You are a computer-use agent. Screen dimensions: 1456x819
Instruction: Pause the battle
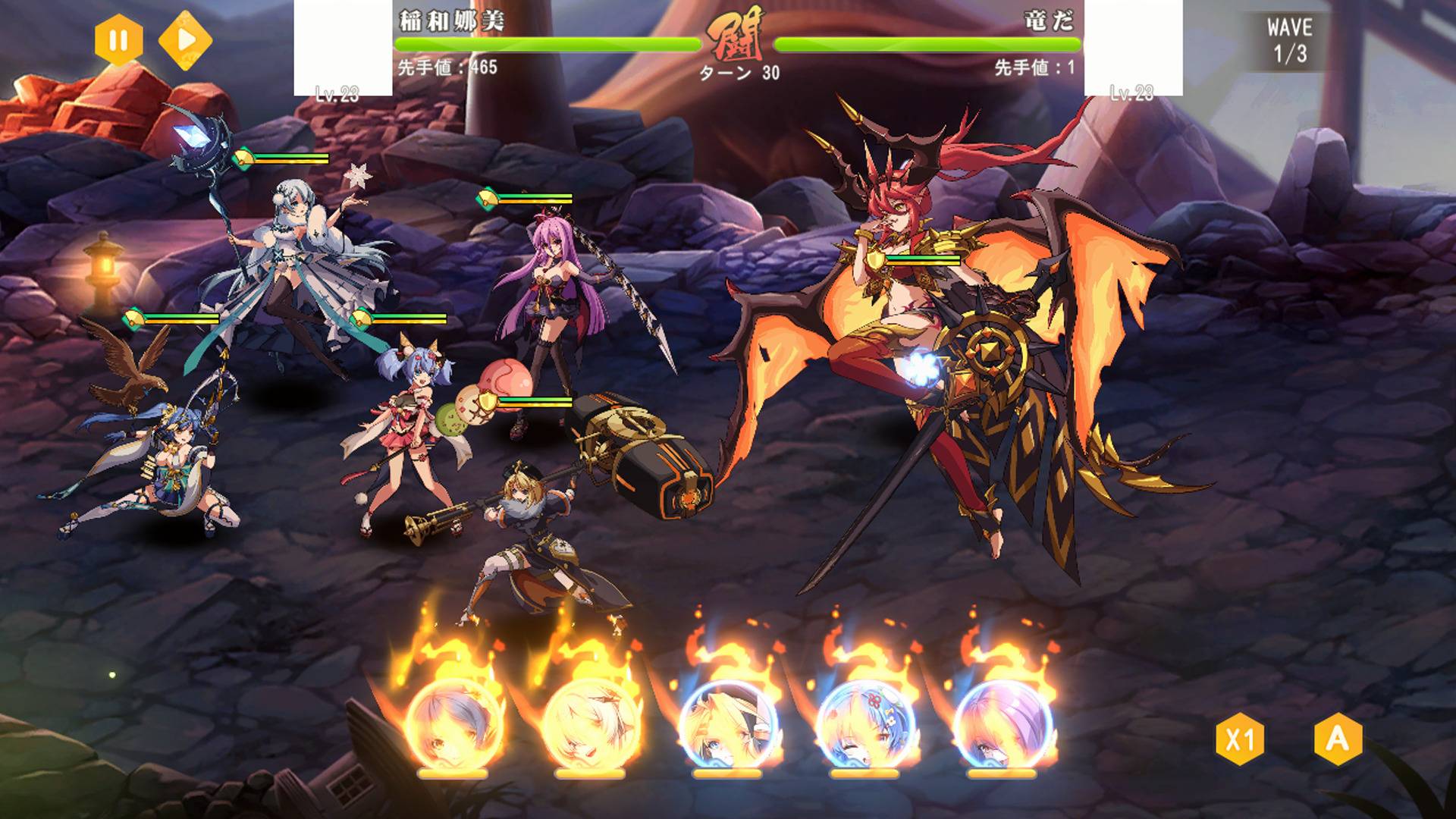point(118,39)
